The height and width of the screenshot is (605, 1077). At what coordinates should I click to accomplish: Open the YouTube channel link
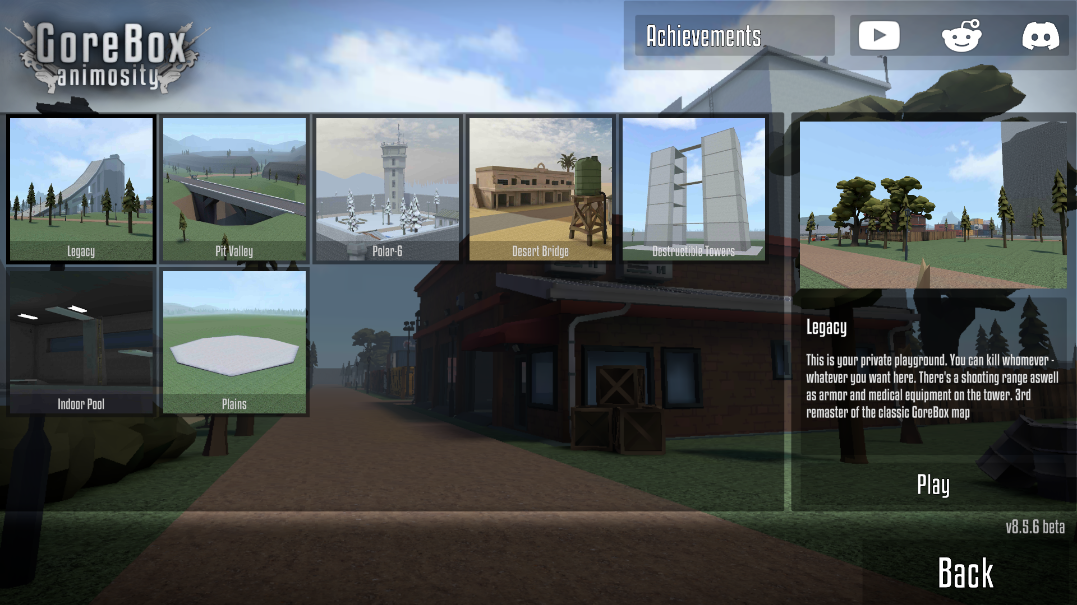coord(879,36)
